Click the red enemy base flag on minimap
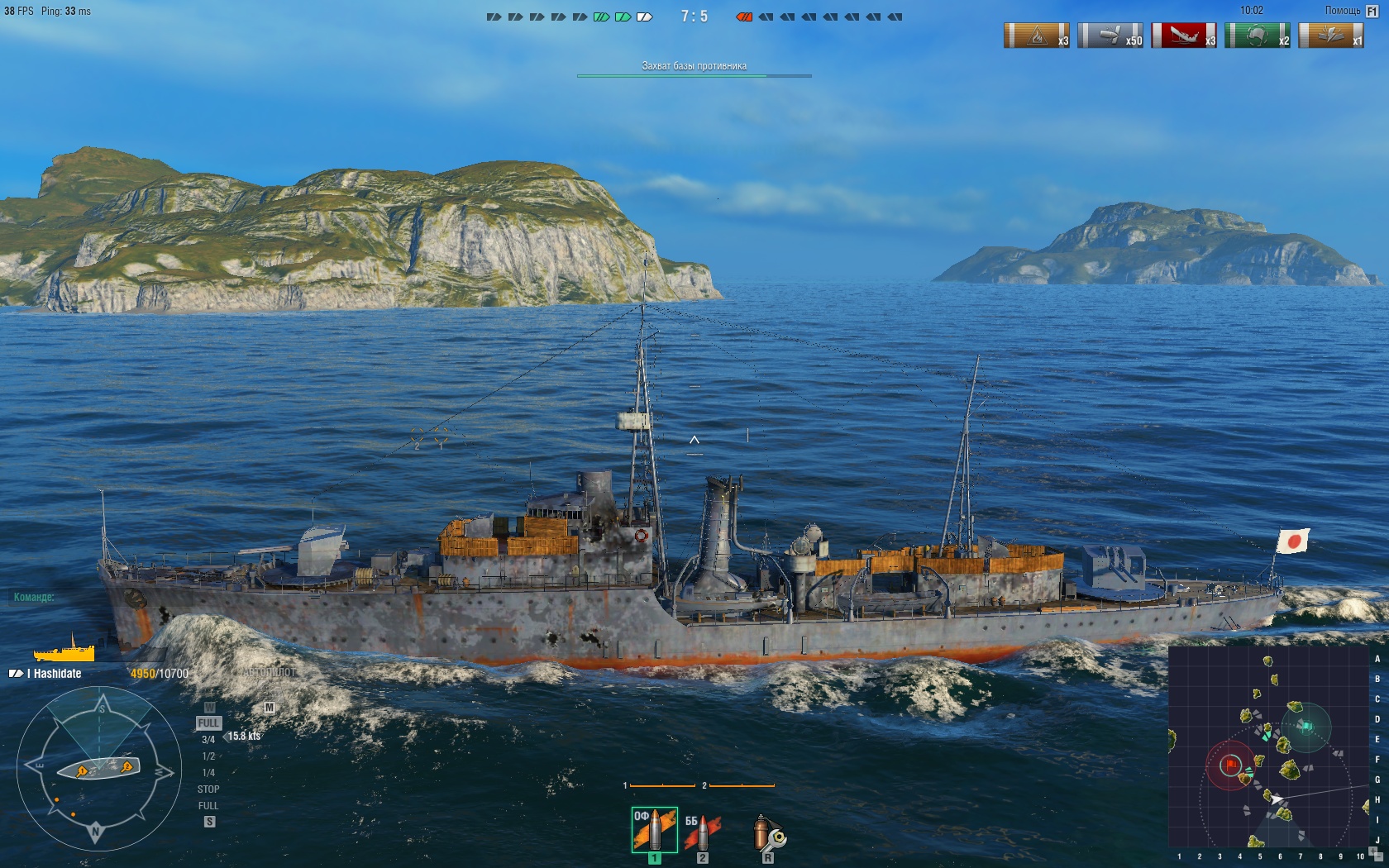 coord(1232,764)
